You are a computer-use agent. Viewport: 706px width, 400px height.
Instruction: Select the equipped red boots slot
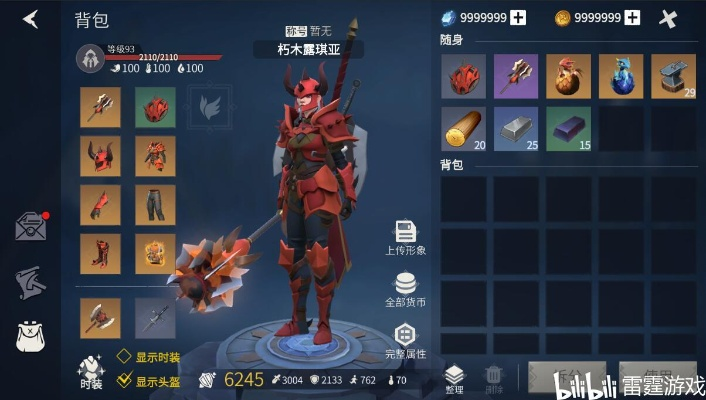coord(100,254)
